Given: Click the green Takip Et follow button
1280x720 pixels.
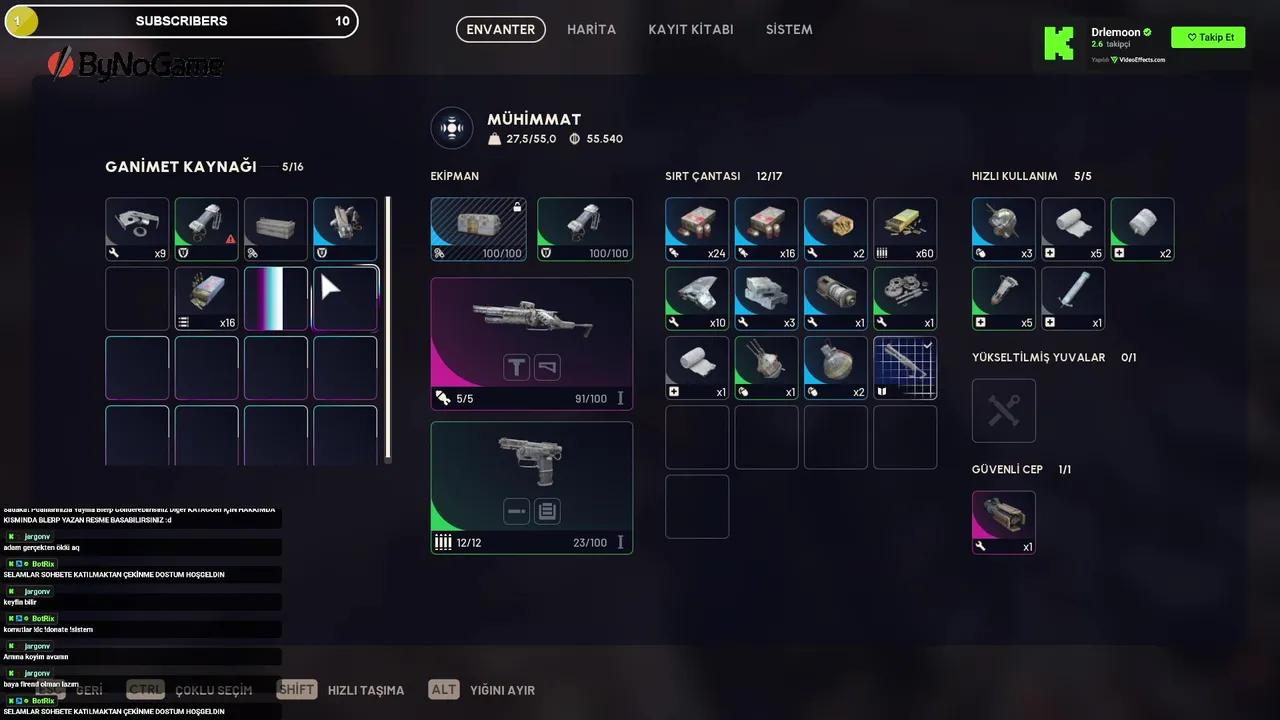Looking at the screenshot, I should pos(1208,38).
